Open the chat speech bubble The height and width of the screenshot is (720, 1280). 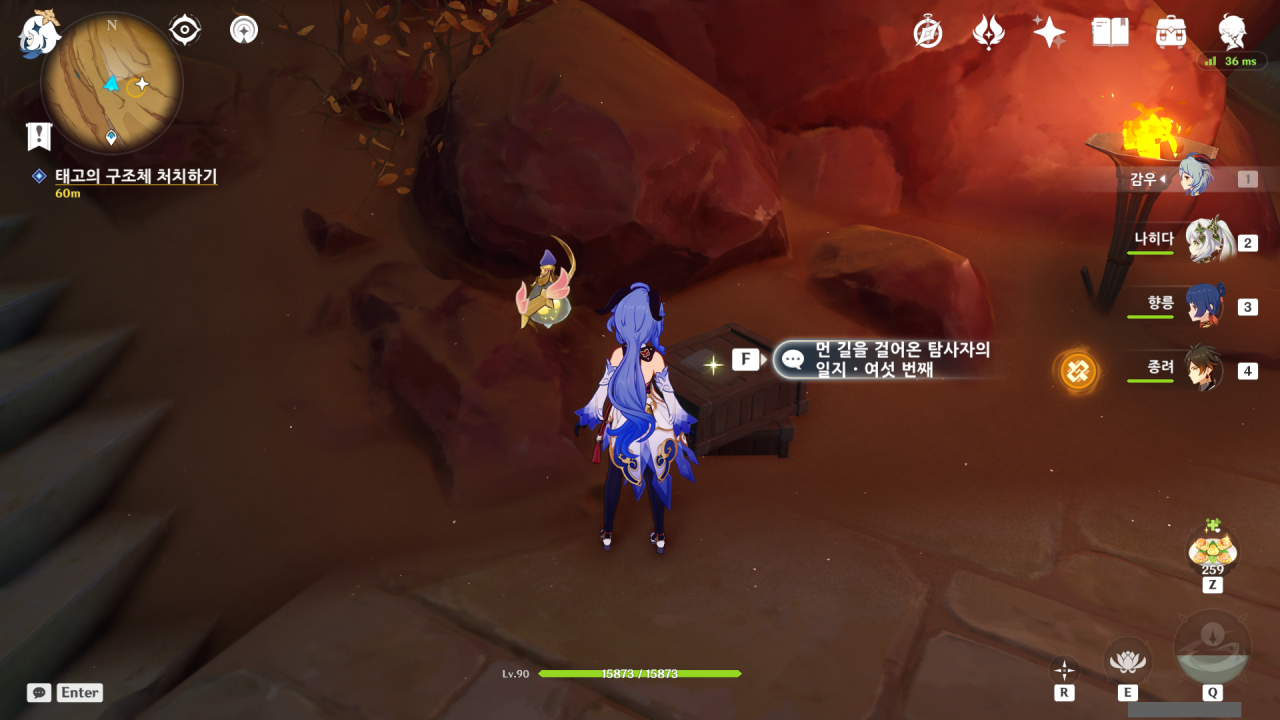[39, 692]
